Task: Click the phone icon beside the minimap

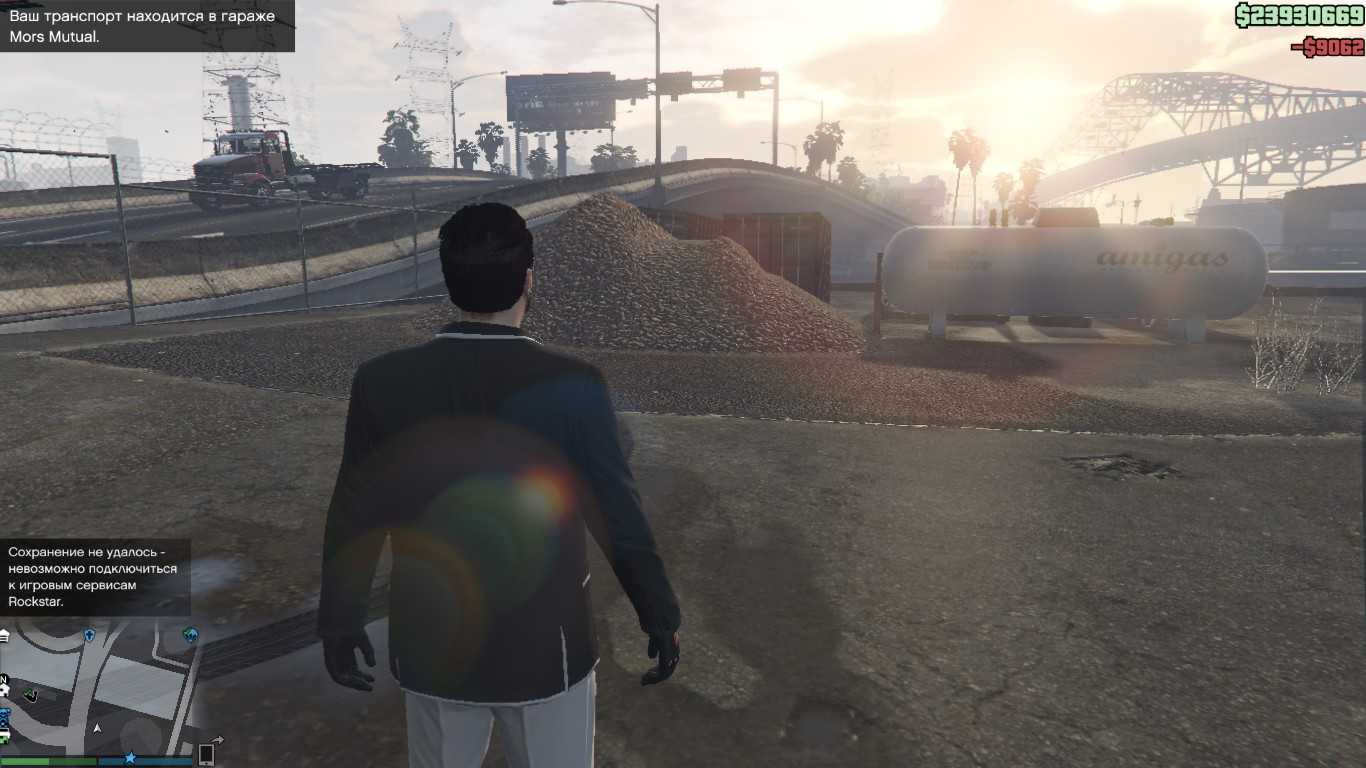Action: click(x=207, y=753)
